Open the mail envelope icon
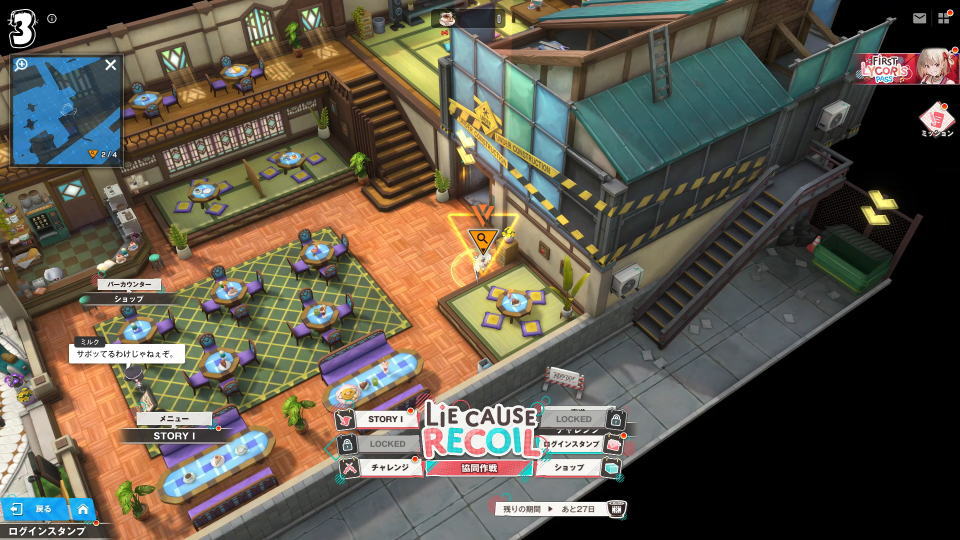 pos(919,18)
